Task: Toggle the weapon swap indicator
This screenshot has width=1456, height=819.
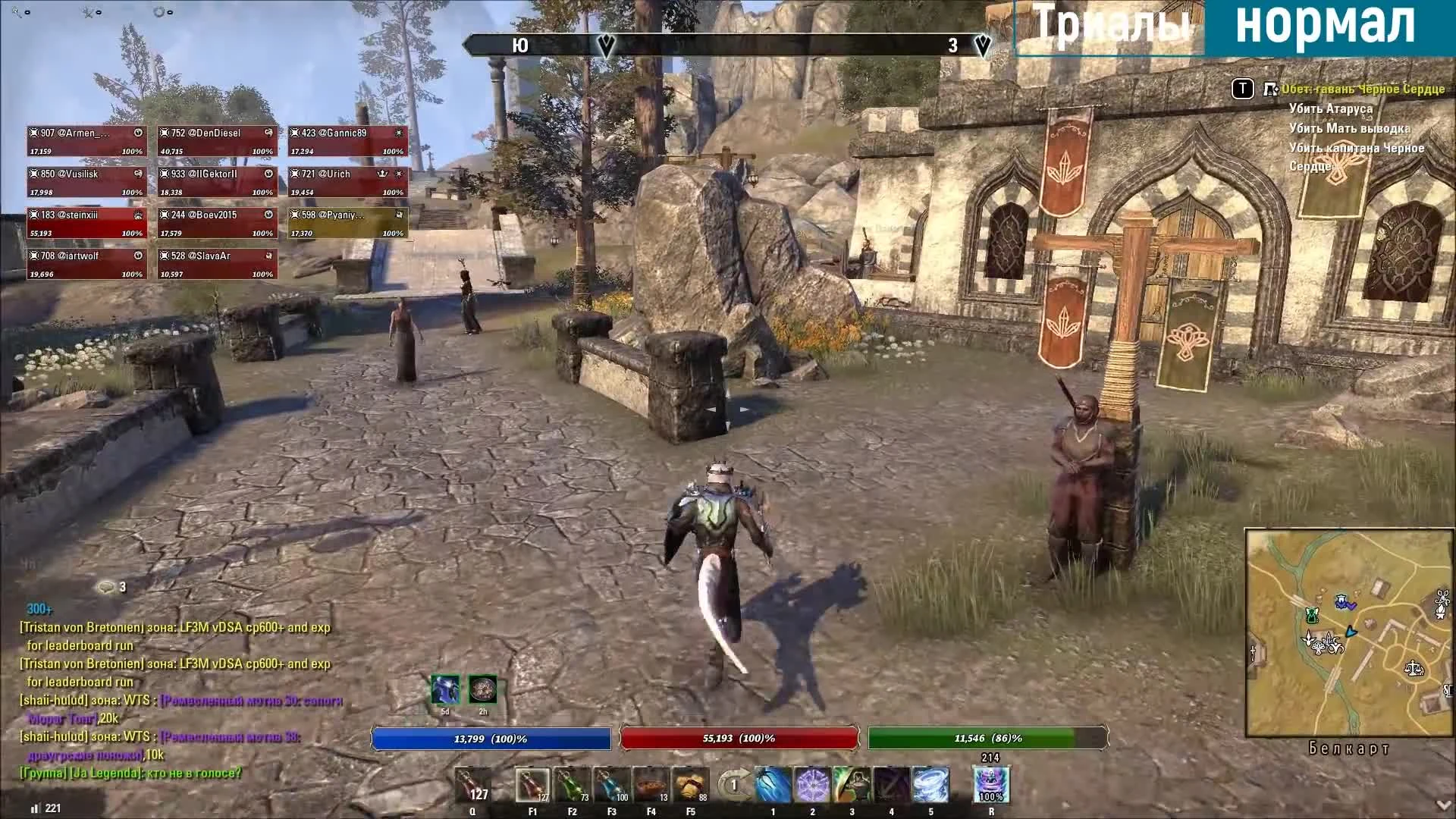Action: pos(733,786)
